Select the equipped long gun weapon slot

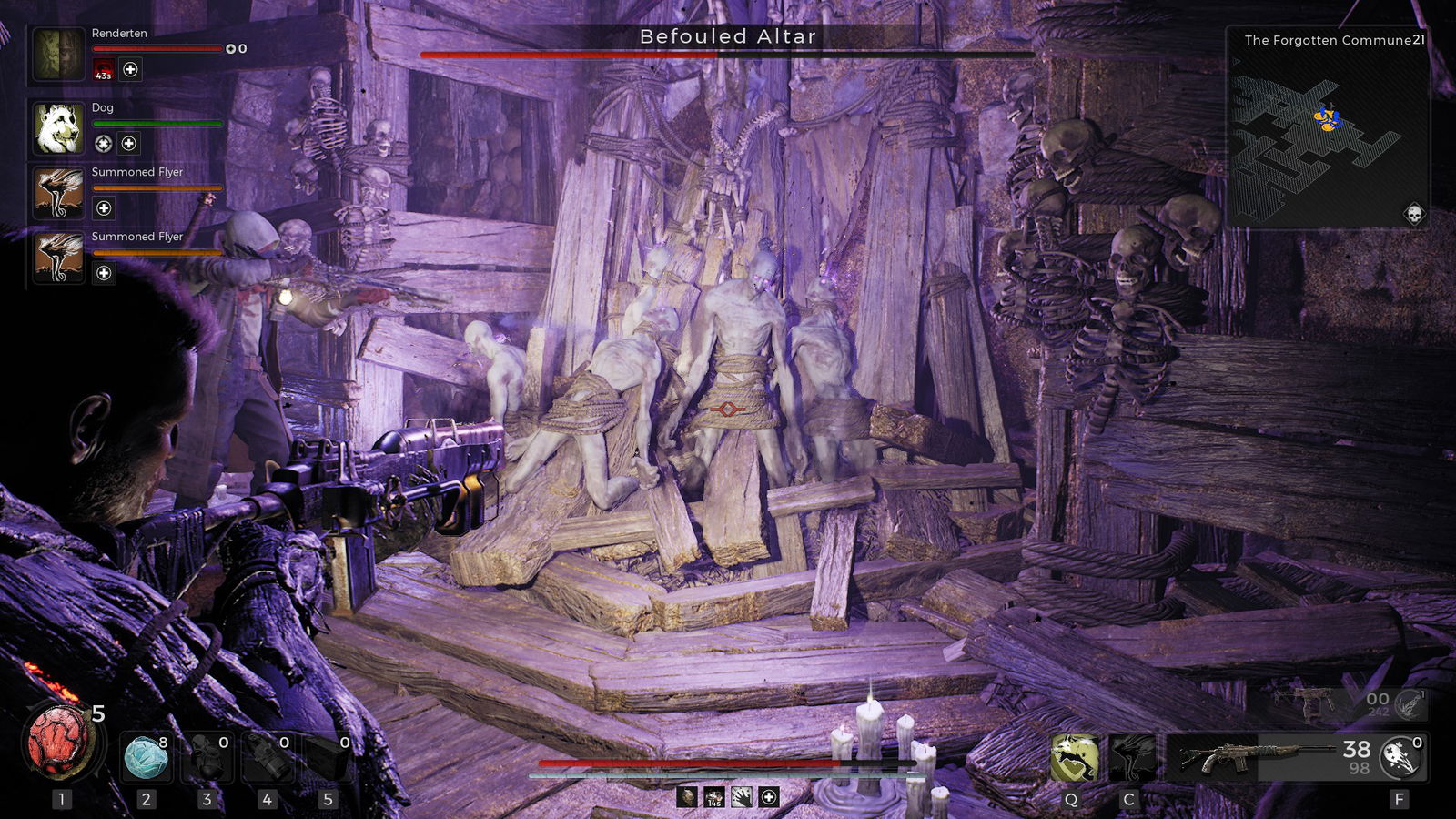coord(1256,757)
